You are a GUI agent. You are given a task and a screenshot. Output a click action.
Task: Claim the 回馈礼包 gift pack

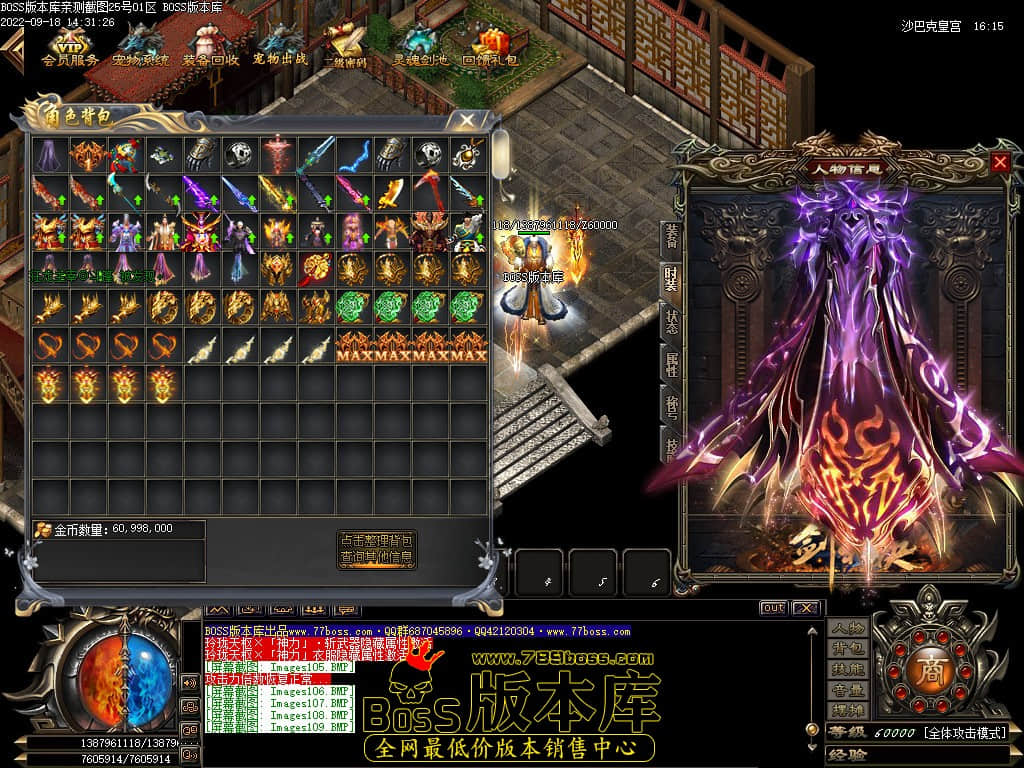[x=490, y=45]
